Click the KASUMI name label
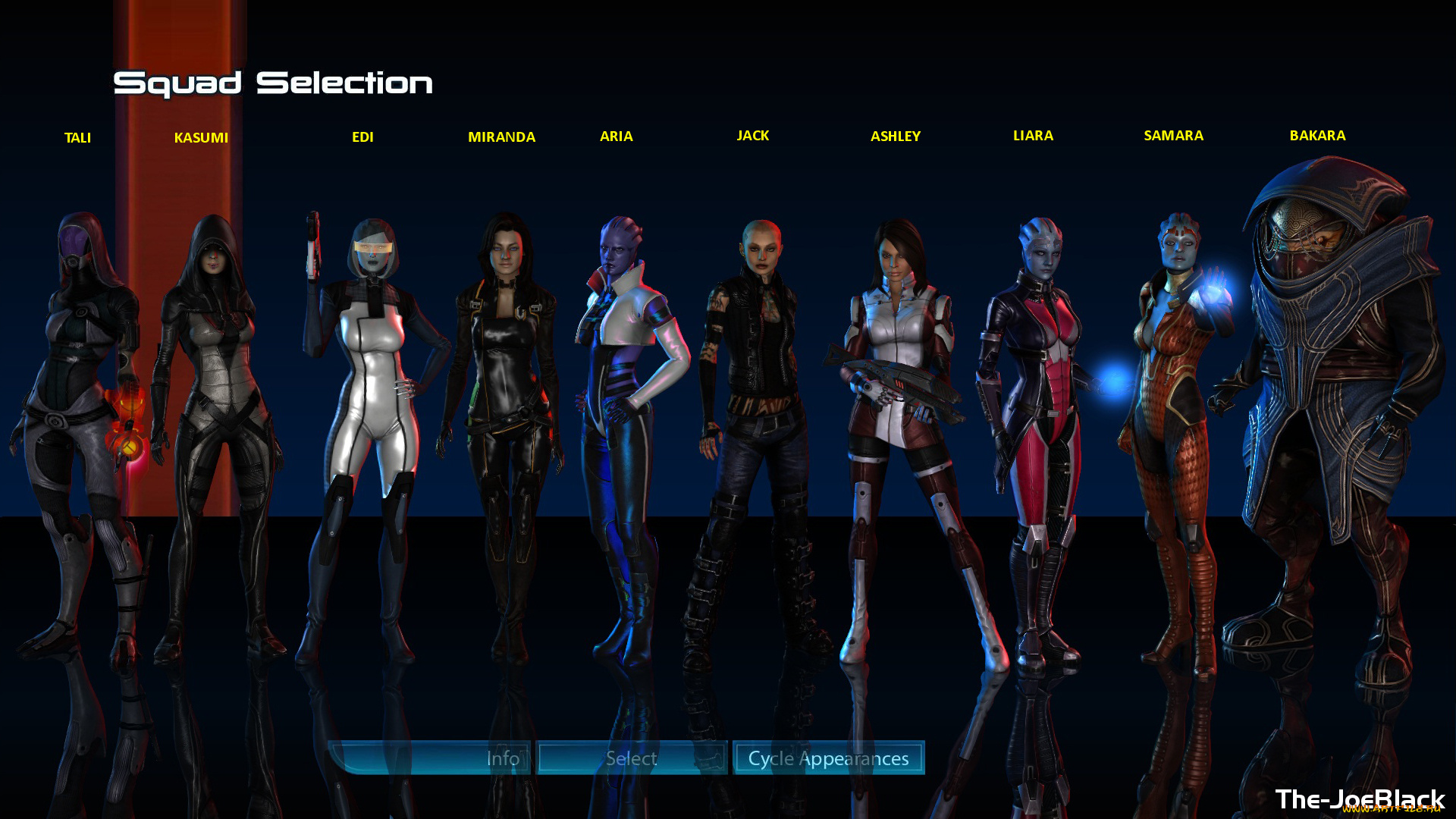 pyautogui.click(x=202, y=138)
